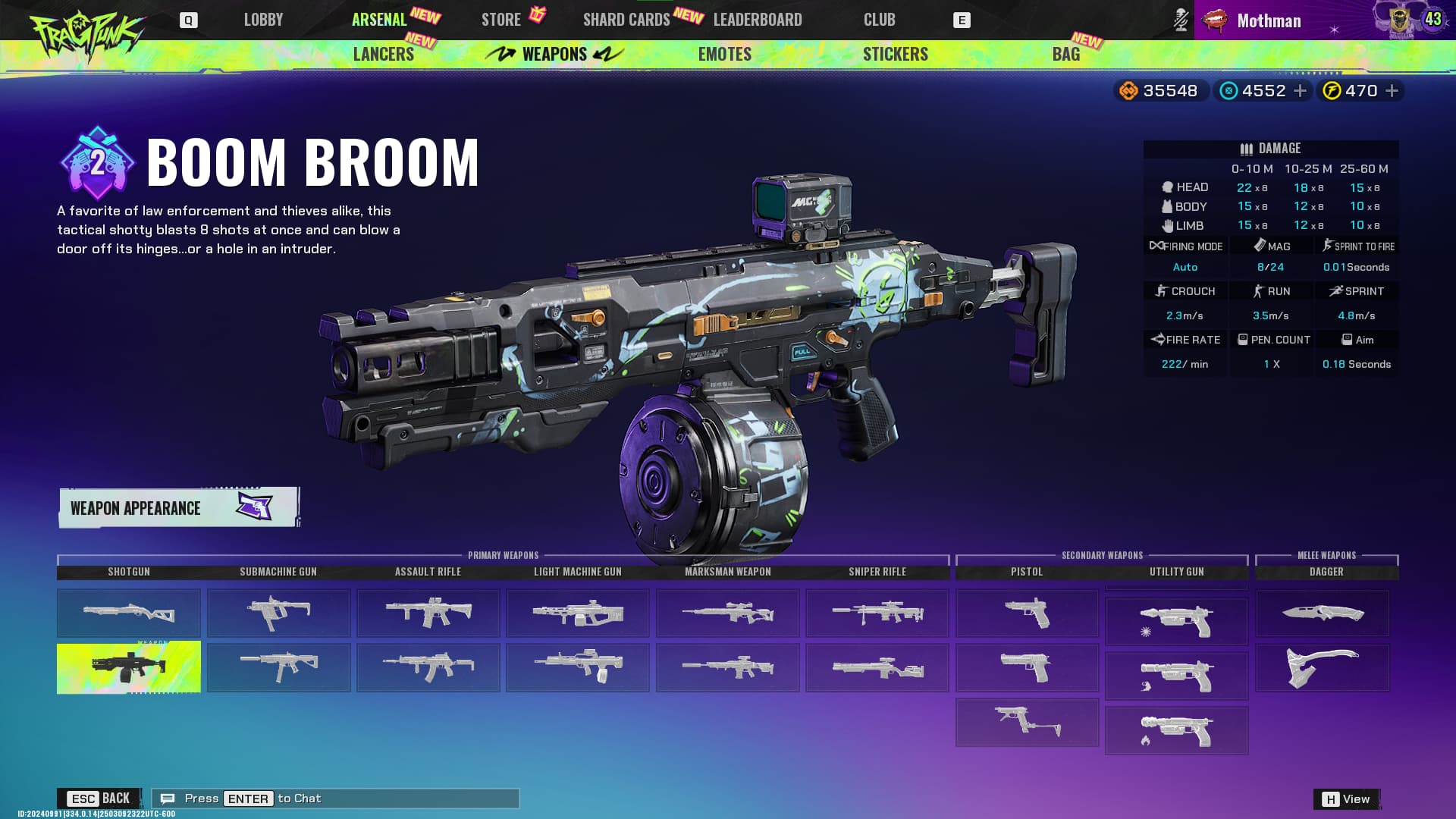The height and width of the screenshot is (819, 1456).
Task: Choose the dagger melee weapon tile
Action: coord(1323,613)
